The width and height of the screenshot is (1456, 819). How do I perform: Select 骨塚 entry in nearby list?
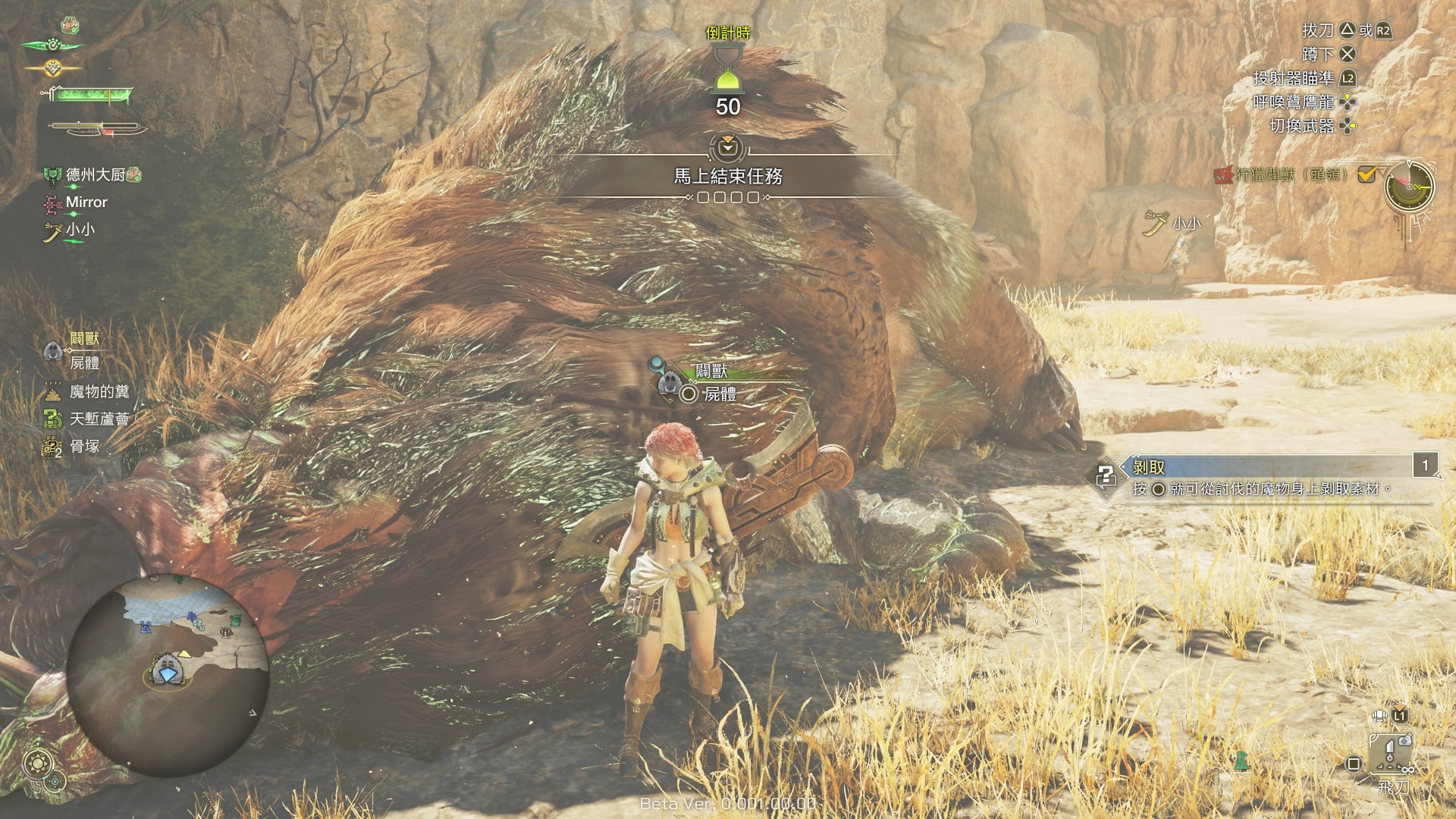click(84, 447)
